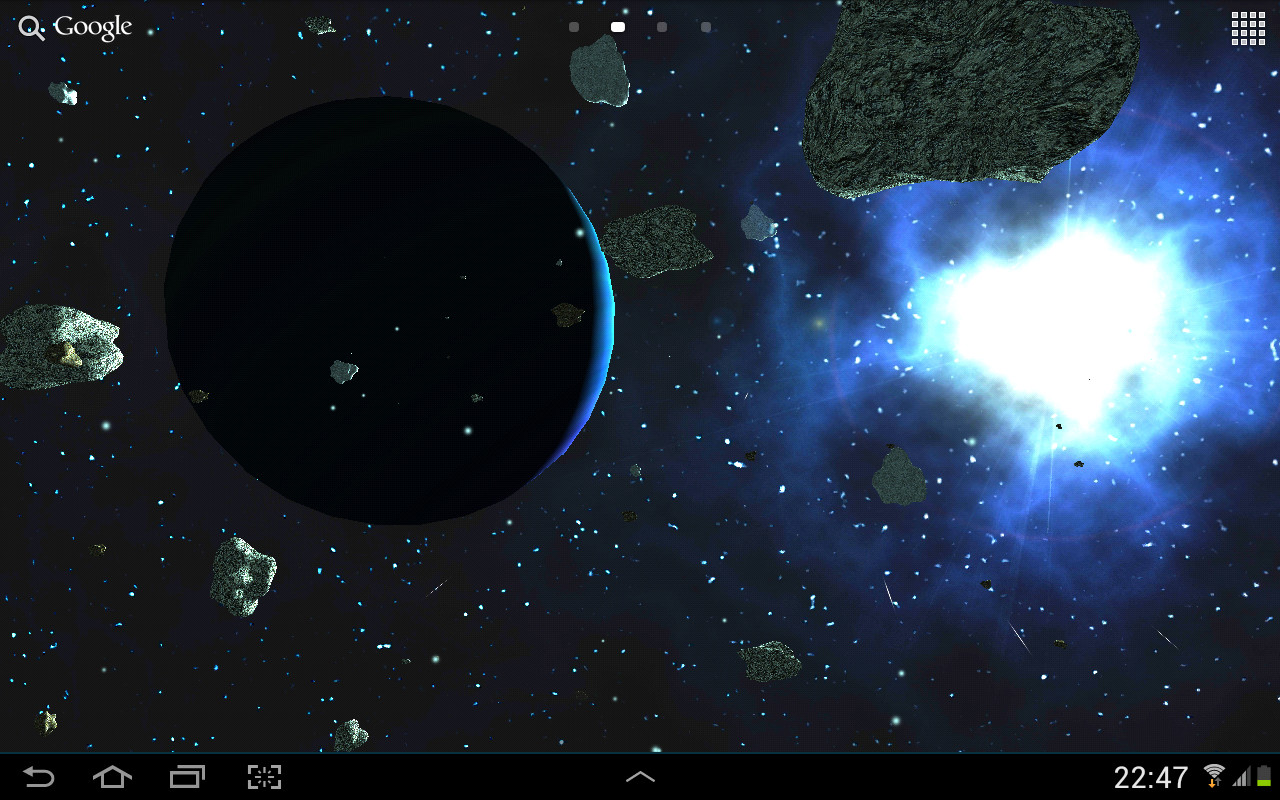Tap the Home navigation icon

pos(112,776)
